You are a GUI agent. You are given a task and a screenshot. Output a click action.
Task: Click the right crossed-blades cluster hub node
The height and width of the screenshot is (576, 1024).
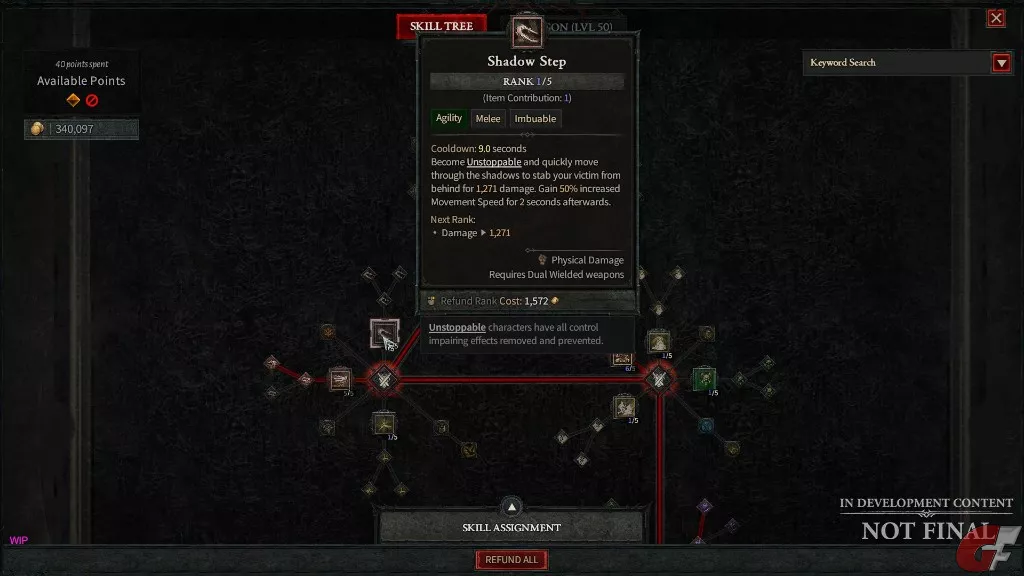[658, 379]
